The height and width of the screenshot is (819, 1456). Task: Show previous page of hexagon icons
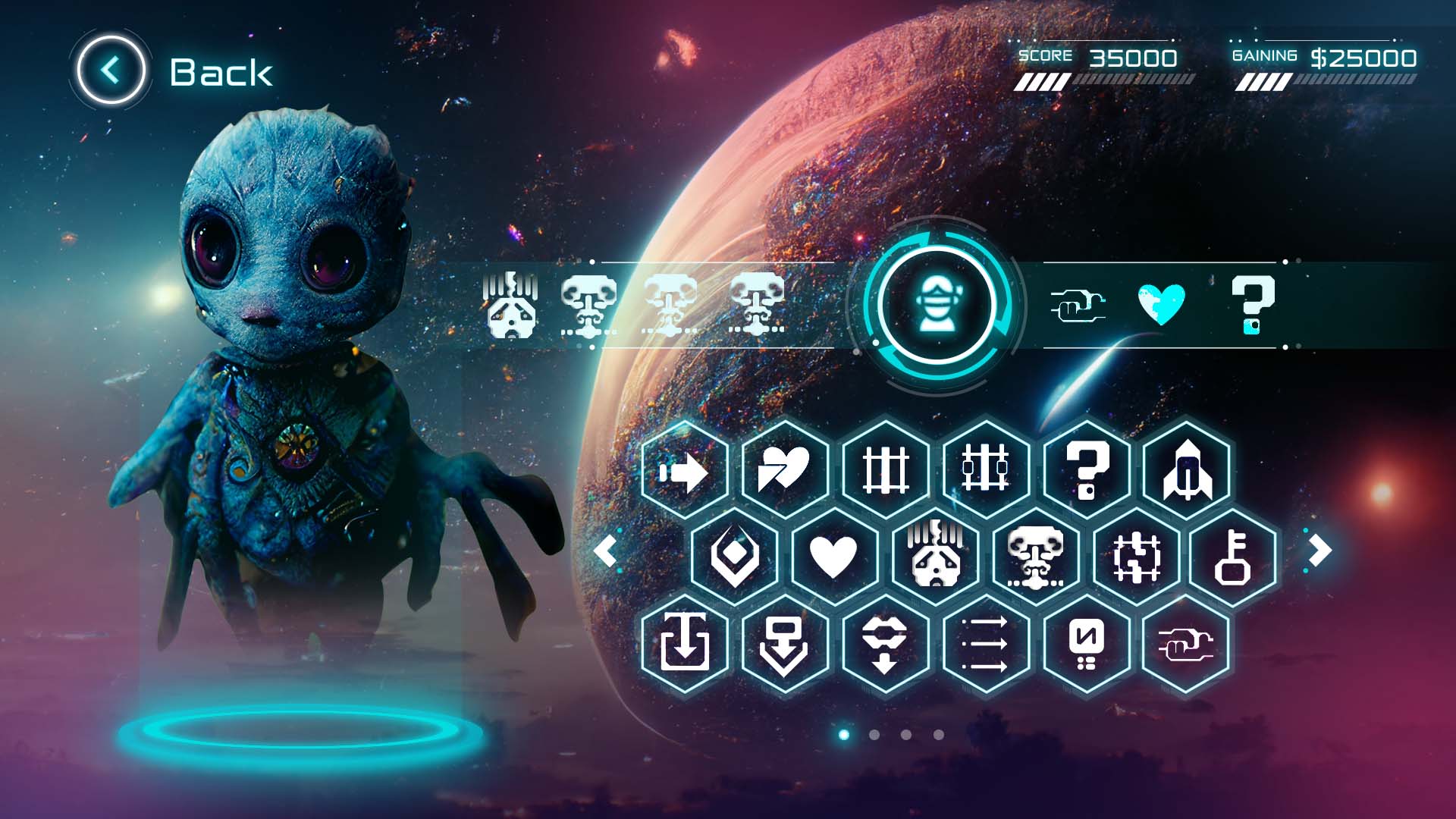click(x=605, y=551)
